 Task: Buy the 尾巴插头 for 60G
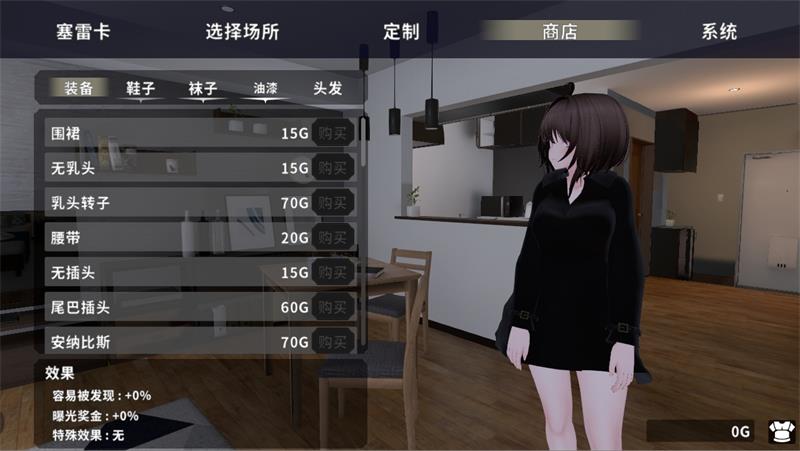[x=333, y=306]
